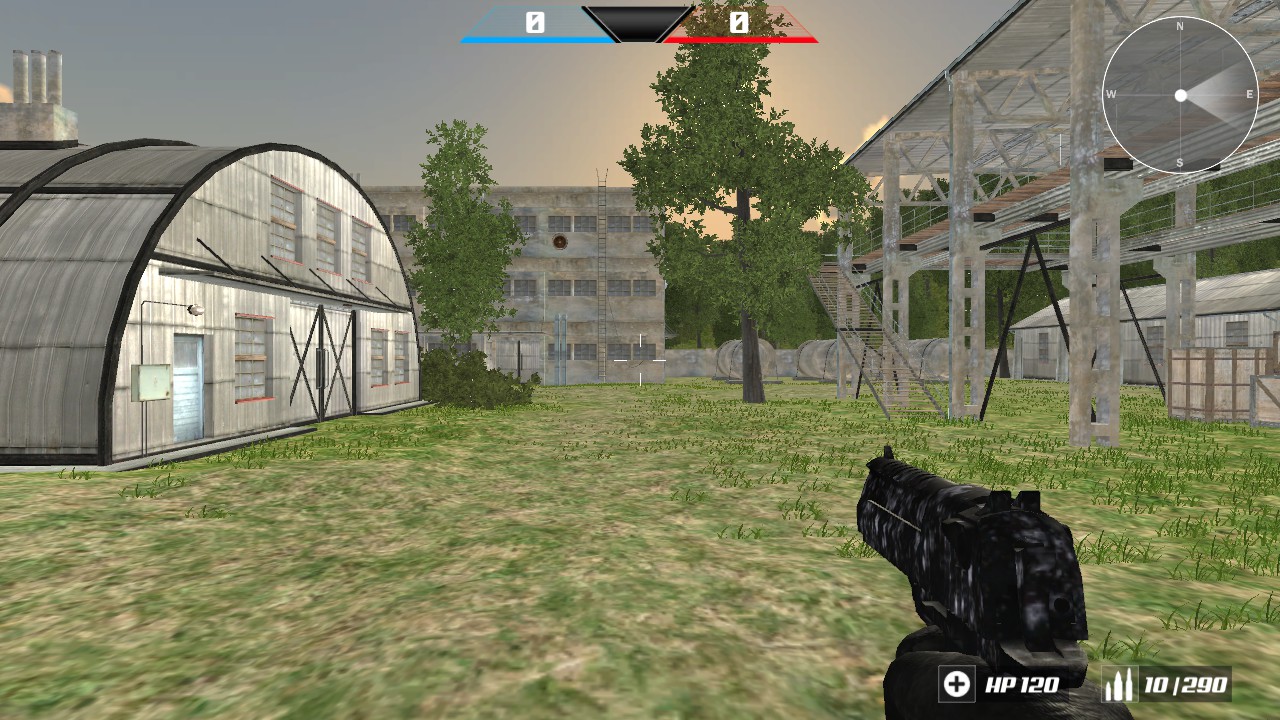This screenshot has width=1280, height=720.
Task: Click the white compass needle dot
Action: (x=1183, y=97)
